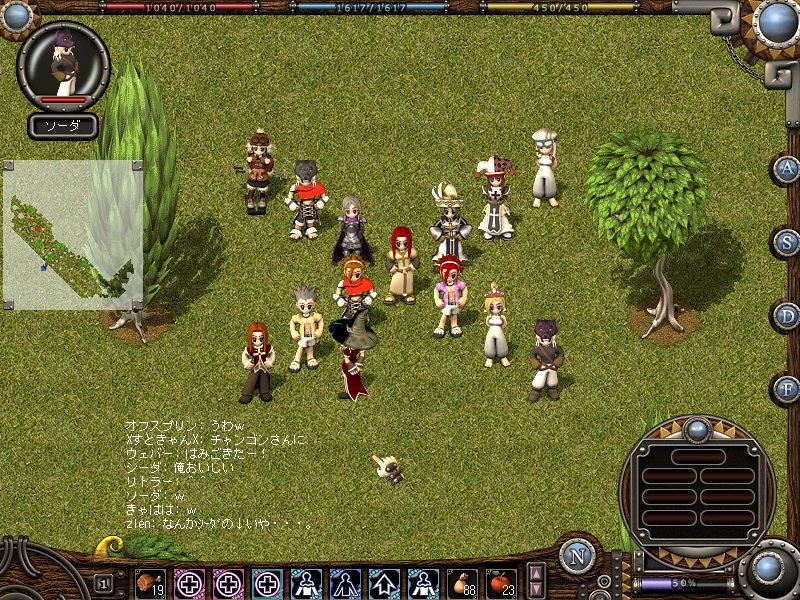The width and height of the screenshot is (800, 600).
Task: Click the F shortcut button
Action: (788, 389)
